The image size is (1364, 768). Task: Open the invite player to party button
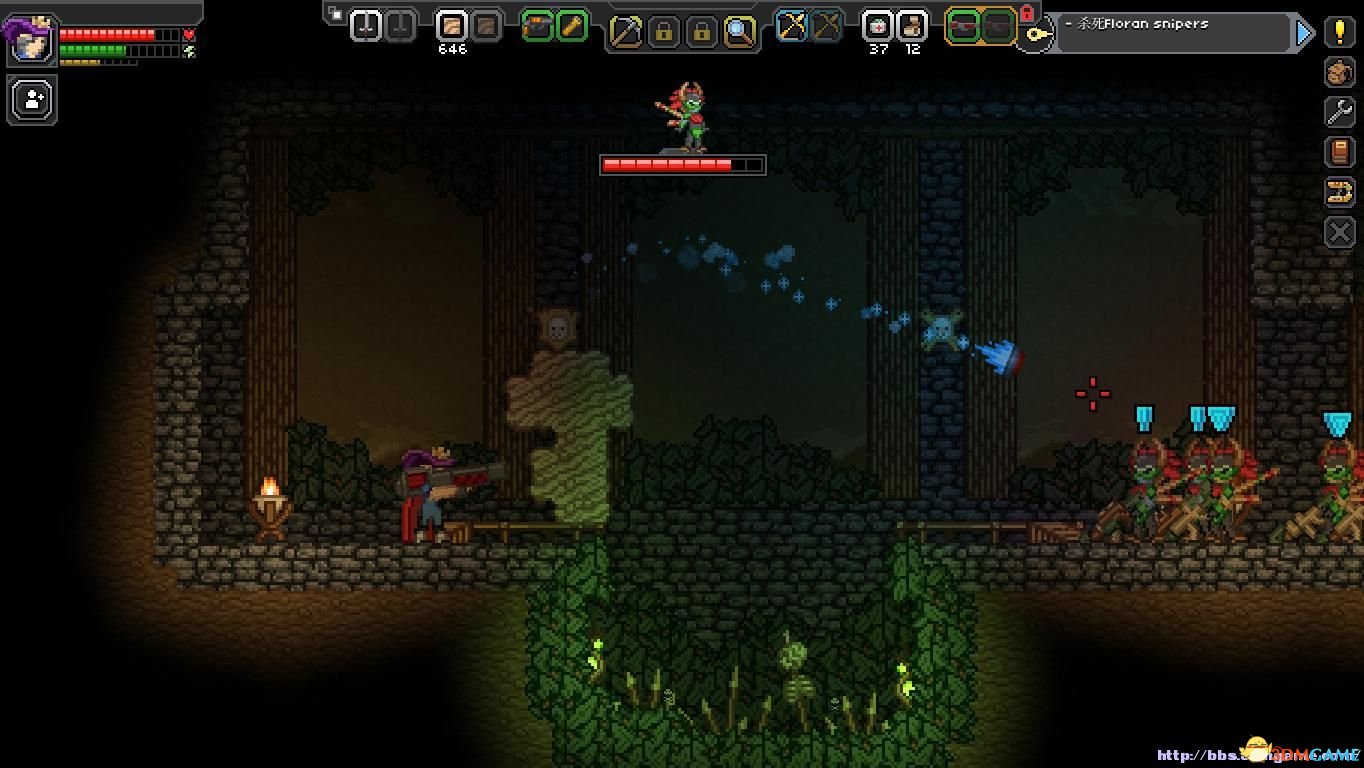click(32, 100)
